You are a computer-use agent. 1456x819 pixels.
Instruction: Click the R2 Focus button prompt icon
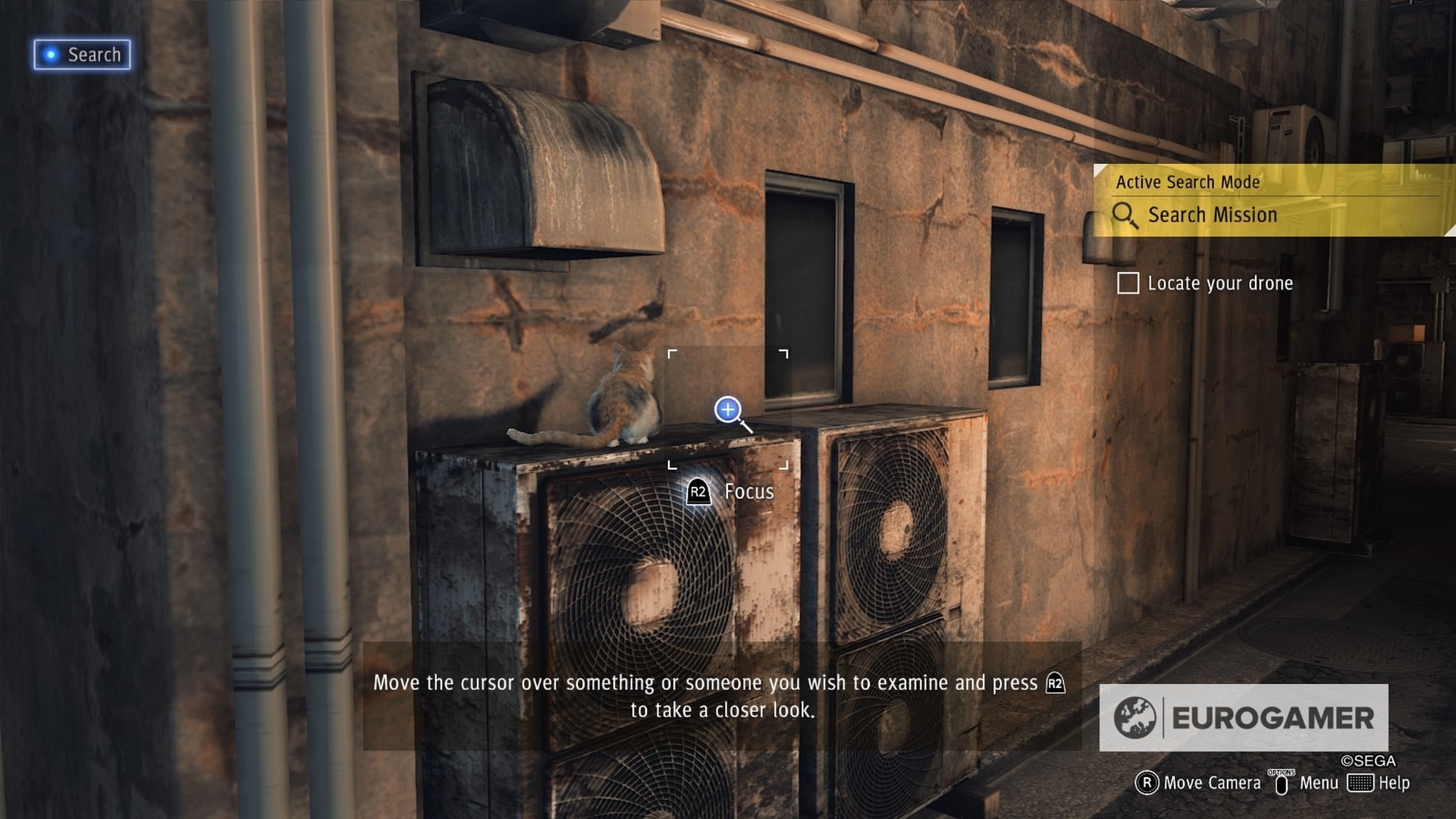point(698,491)
